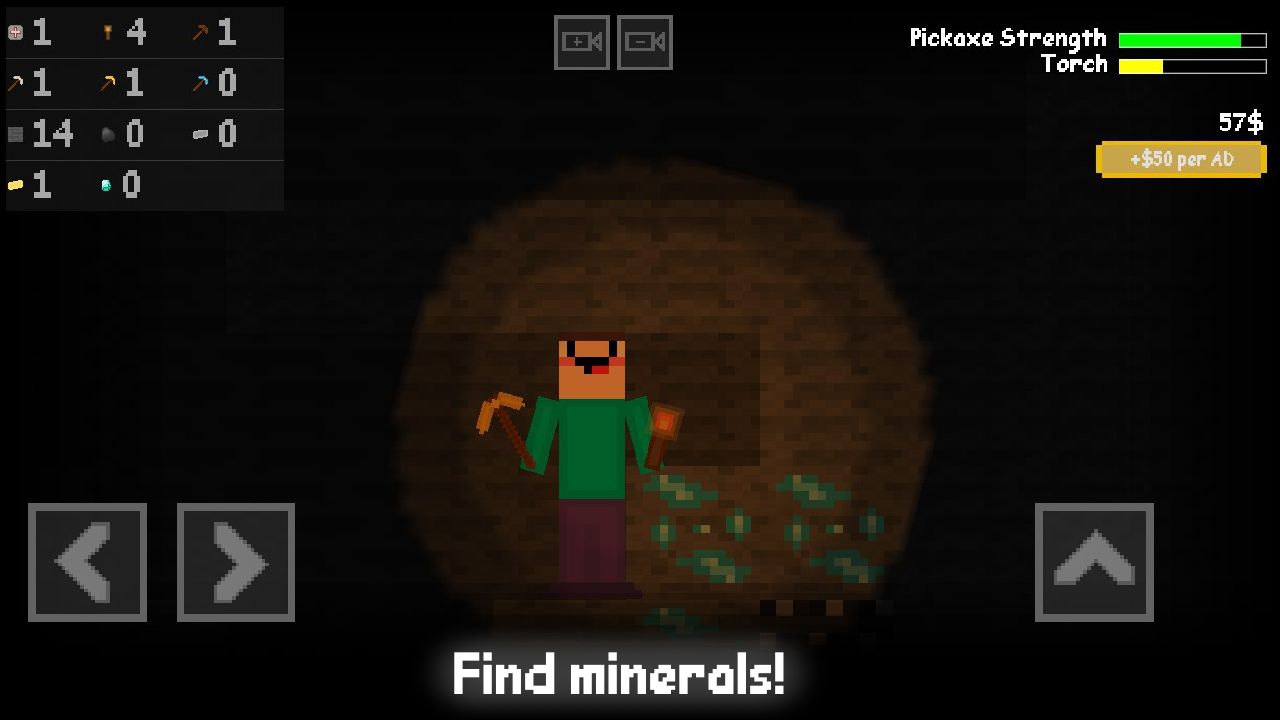The image size is (1280, 720).
Task: Watch an ad via the +$50 per AD button
Action: click(1181, 159)
